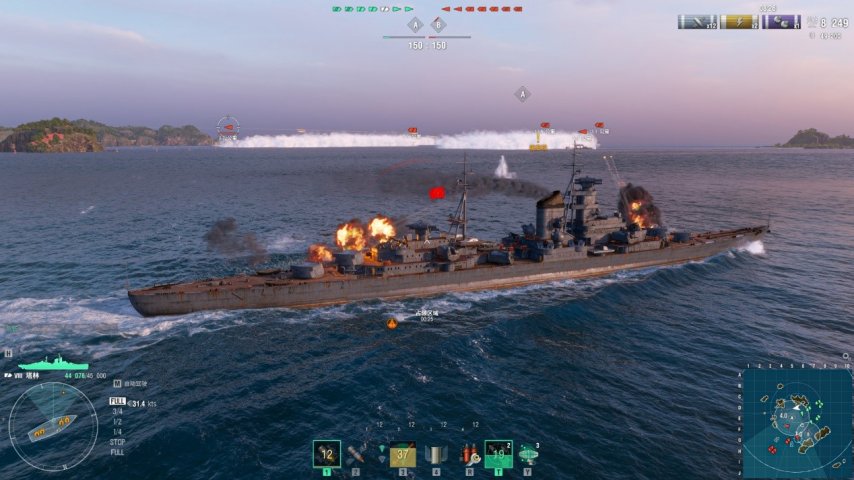Set engine speed to 3/4

[117, 411]
